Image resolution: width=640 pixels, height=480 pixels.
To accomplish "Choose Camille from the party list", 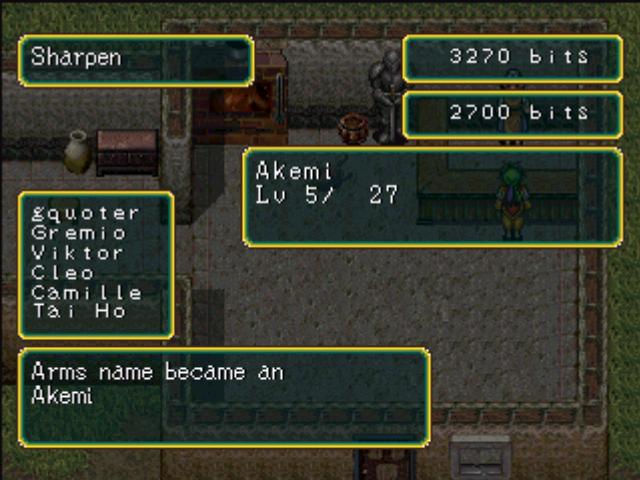I will coord(86,293).
